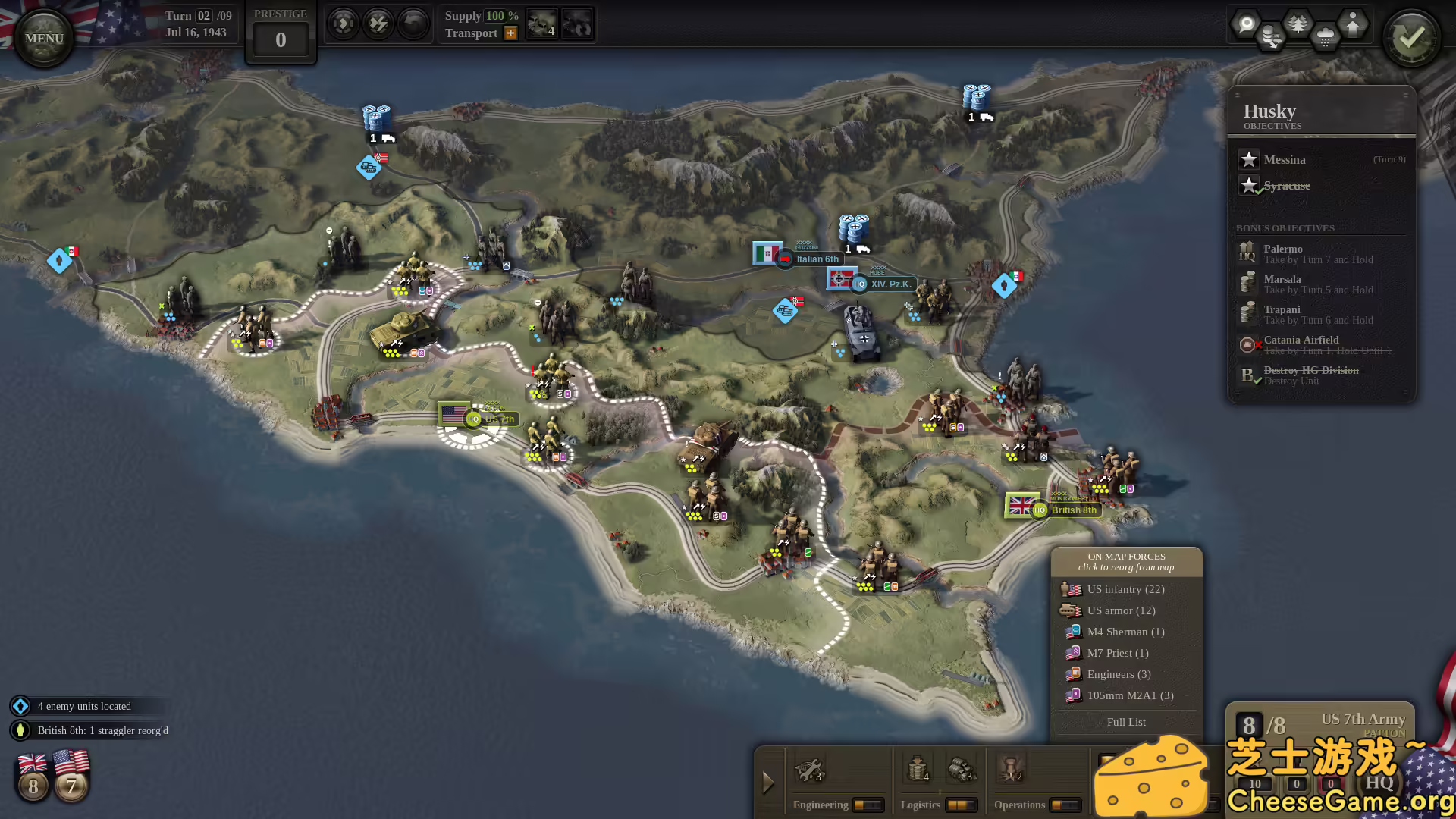Show the supply barrels map overlay

(1272, 36)
